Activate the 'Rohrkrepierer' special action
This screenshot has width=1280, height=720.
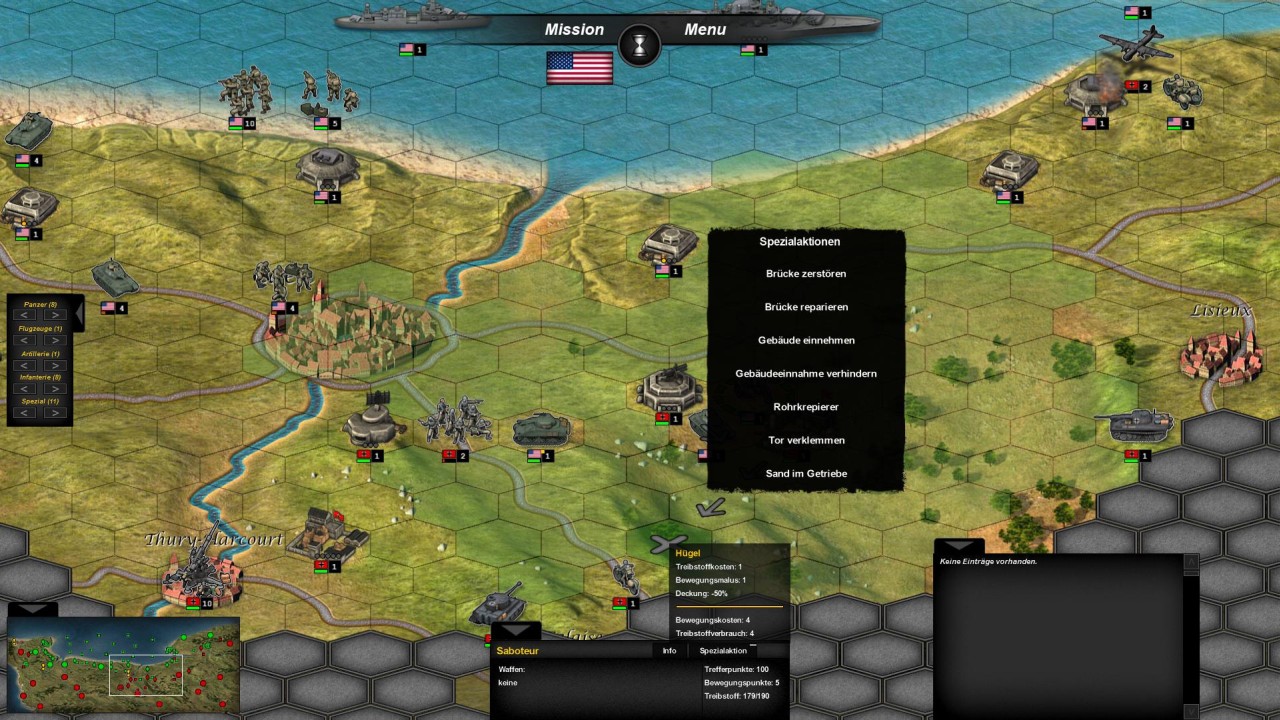click(x=806, y=407)
